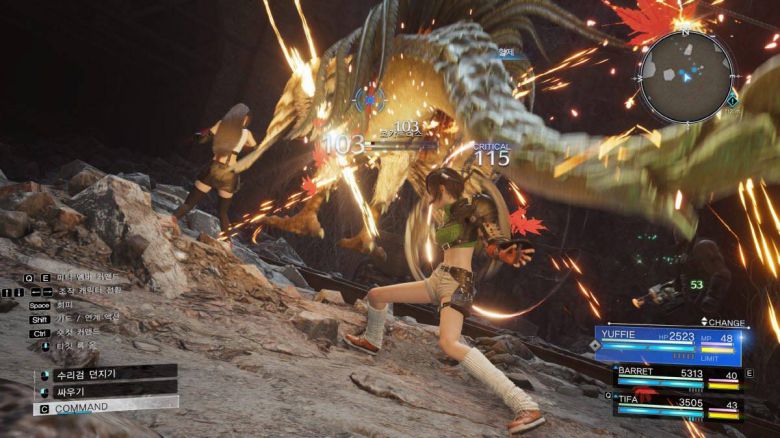Choose the 싸우기 attack command

pos(105,390)
